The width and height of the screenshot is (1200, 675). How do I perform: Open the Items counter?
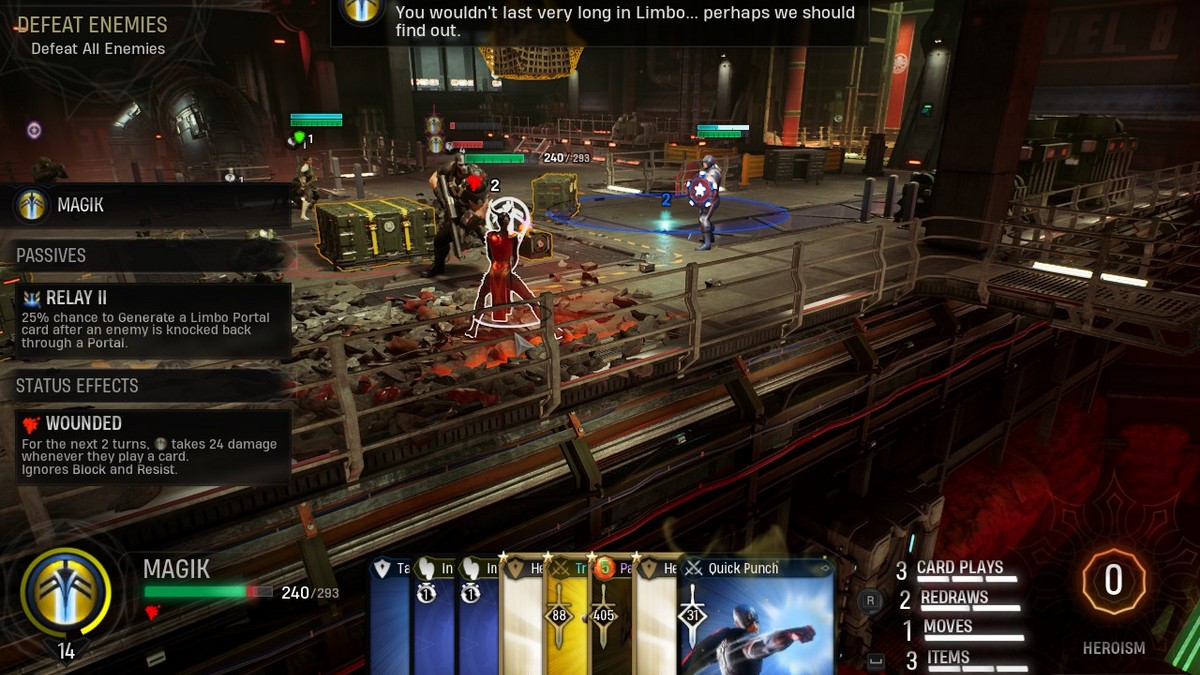point(948,658)
